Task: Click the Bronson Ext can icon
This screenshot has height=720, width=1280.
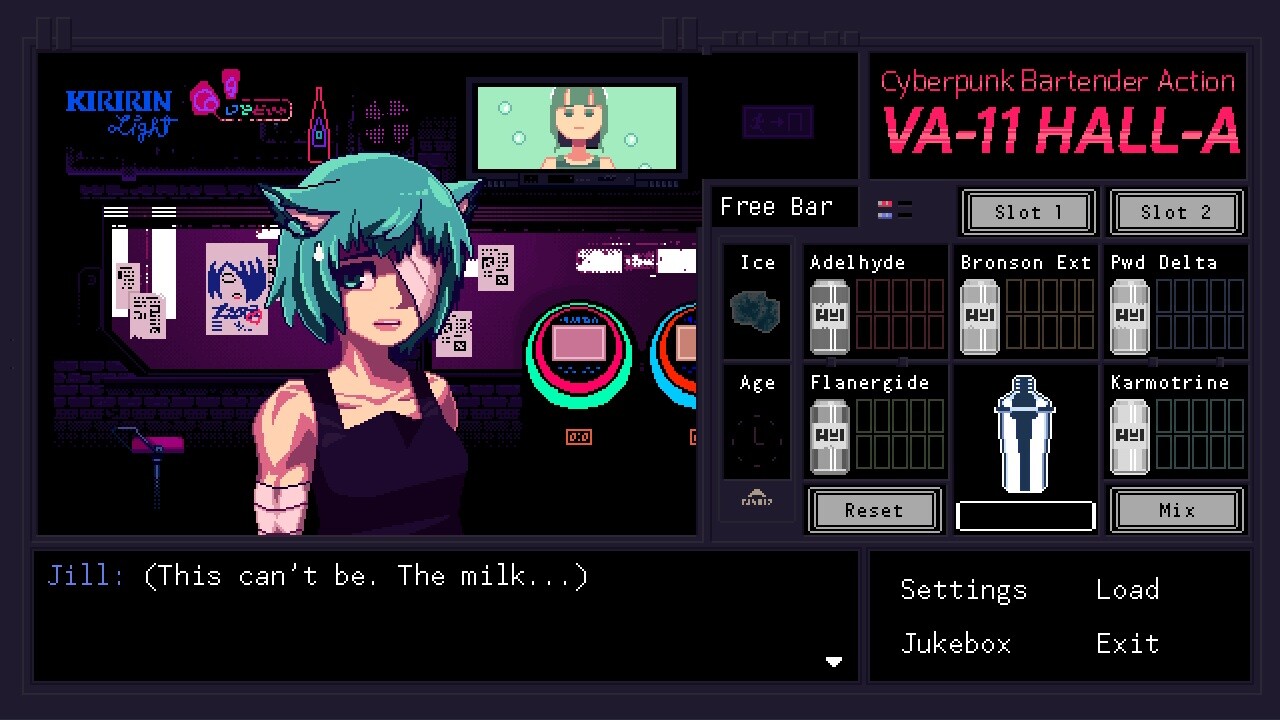Action: tap(979, 318)
